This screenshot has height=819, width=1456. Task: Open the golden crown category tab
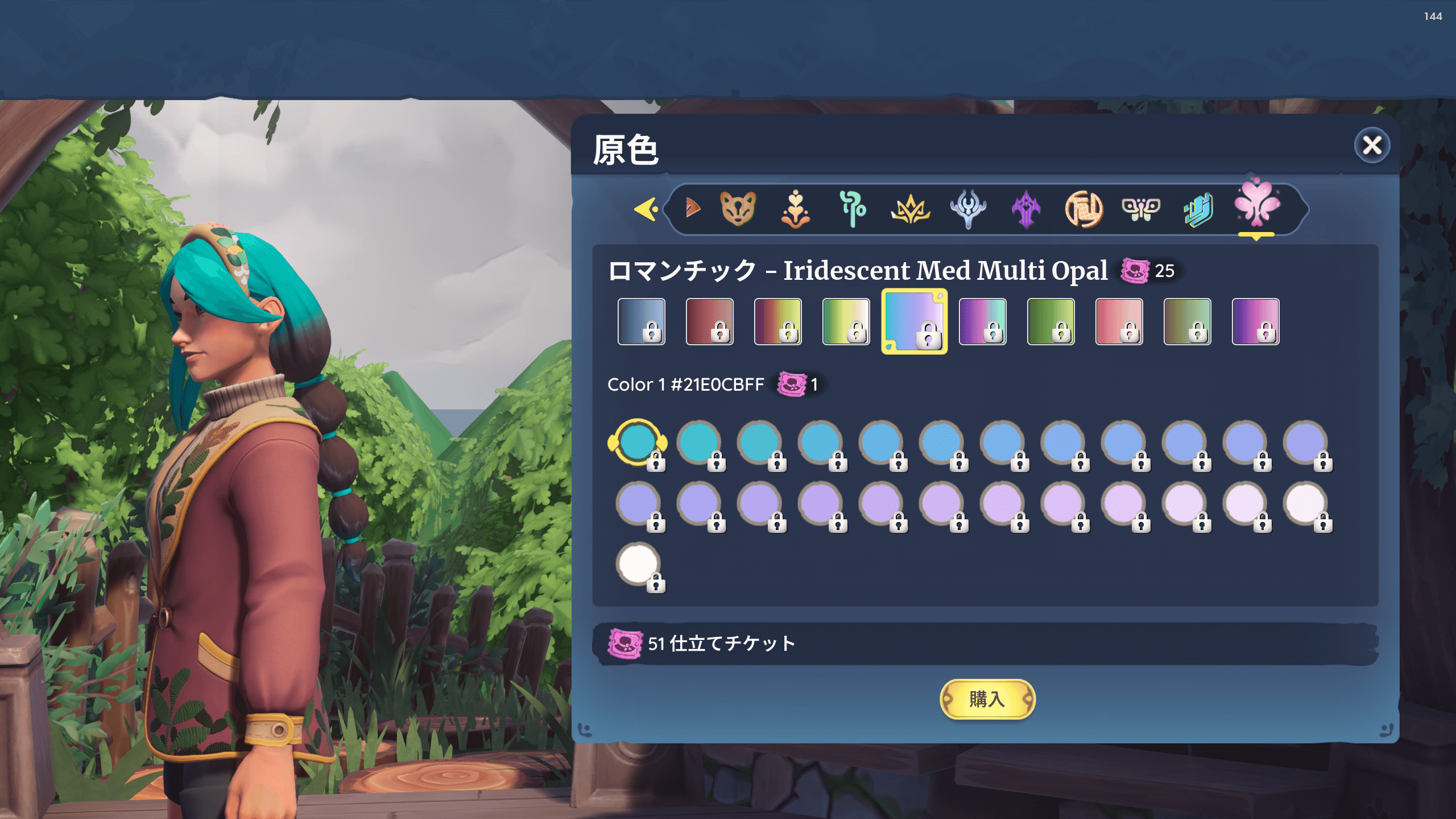[x=910, y=209]
